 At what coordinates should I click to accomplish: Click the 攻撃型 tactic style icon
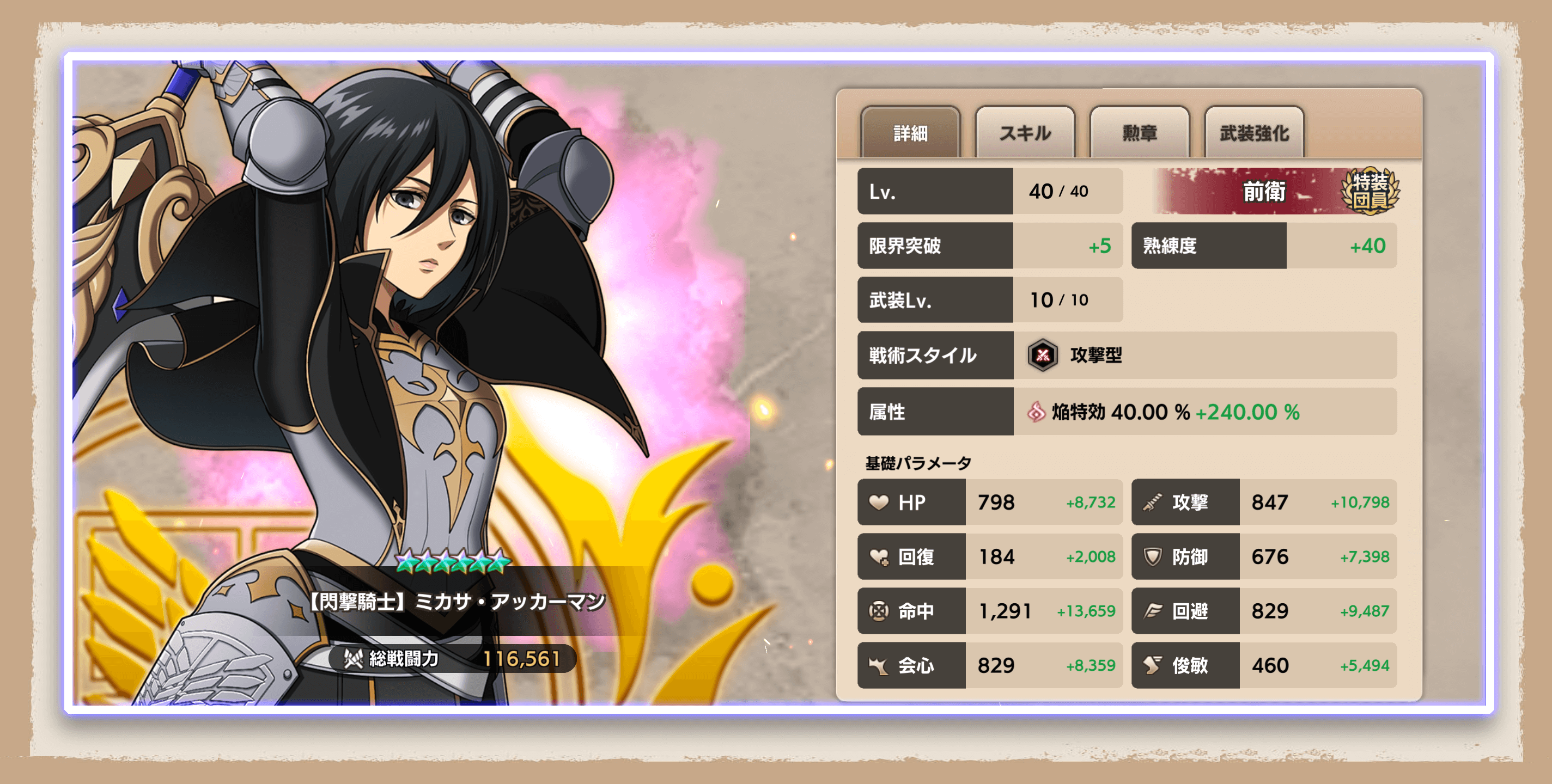pos(1042,356)
